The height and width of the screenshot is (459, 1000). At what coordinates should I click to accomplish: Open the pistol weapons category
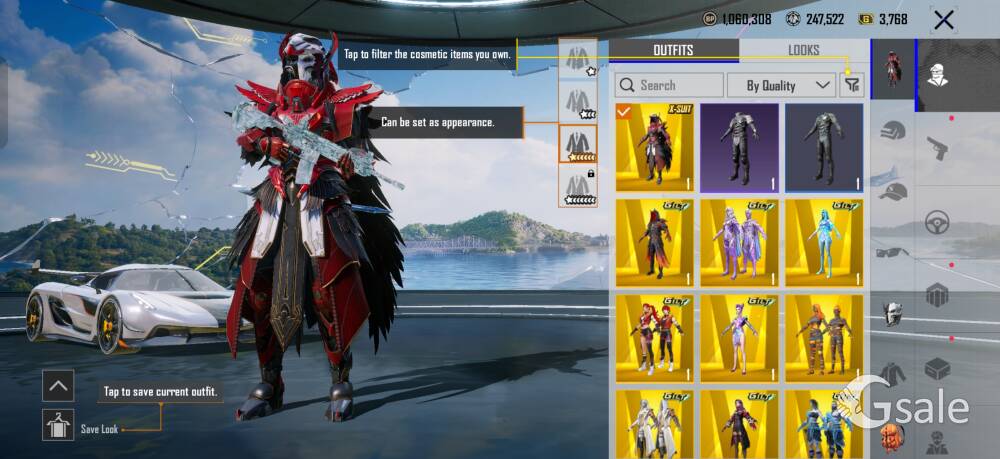(936, 147)
